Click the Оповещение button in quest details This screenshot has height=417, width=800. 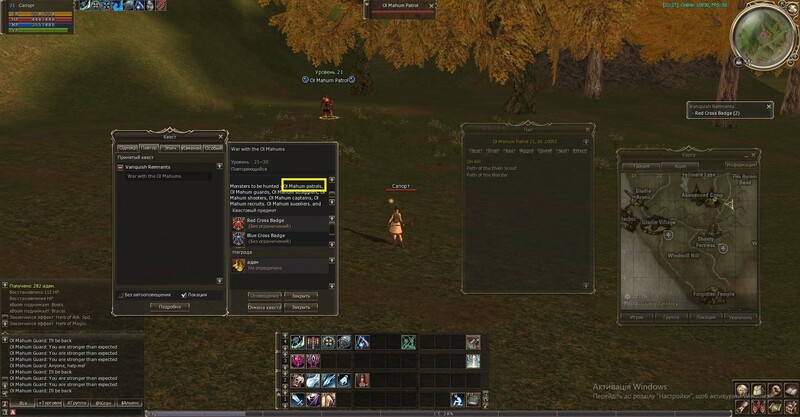tap(264, 296)
